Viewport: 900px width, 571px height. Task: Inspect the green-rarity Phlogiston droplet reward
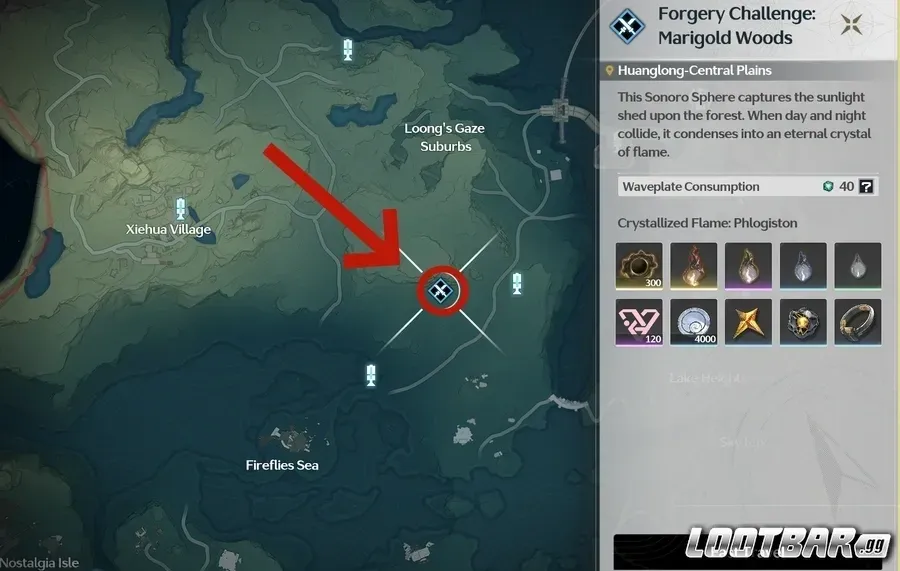(x=857, y=267)
